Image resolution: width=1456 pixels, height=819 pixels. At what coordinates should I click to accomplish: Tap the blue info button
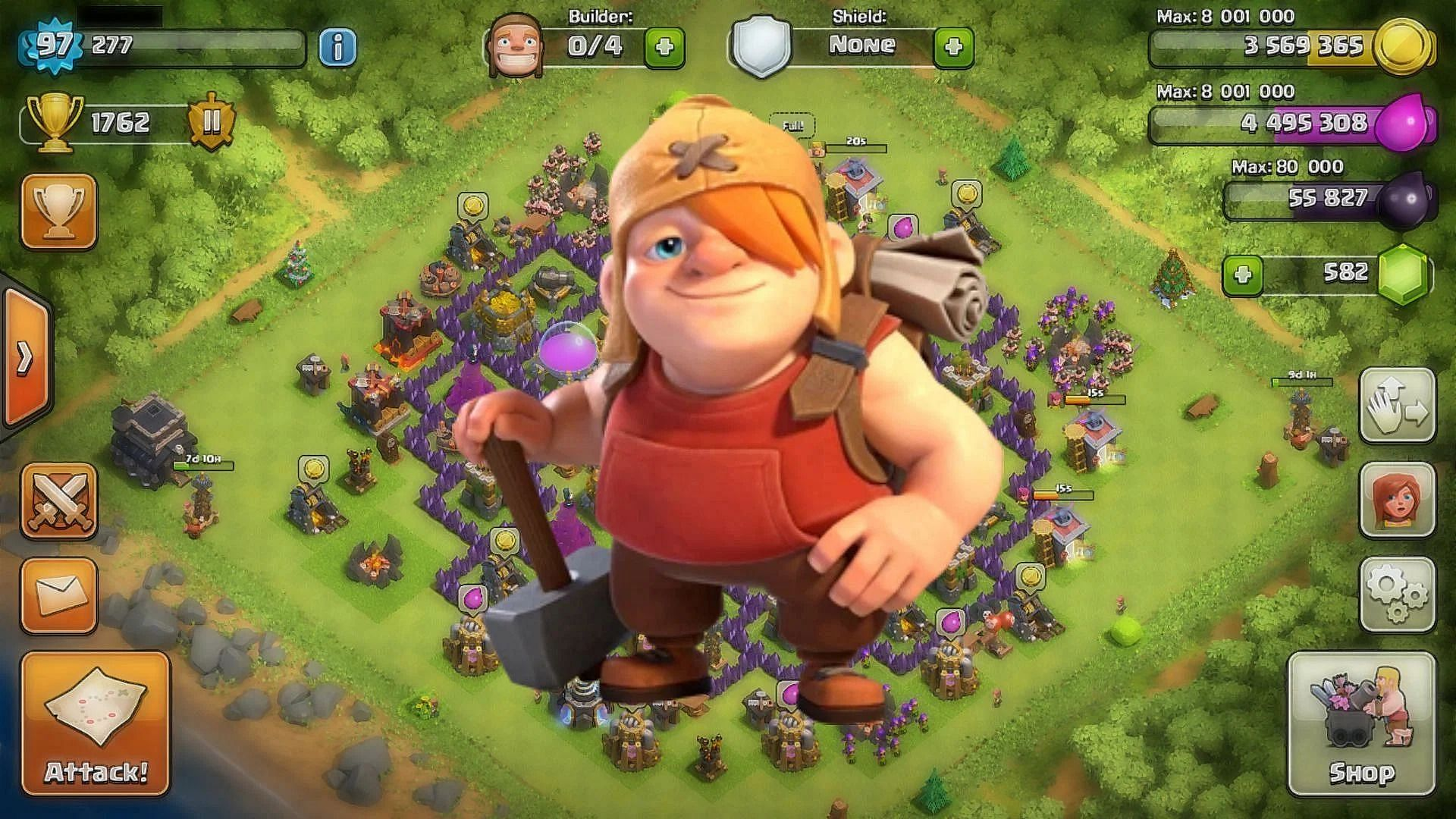337,47
